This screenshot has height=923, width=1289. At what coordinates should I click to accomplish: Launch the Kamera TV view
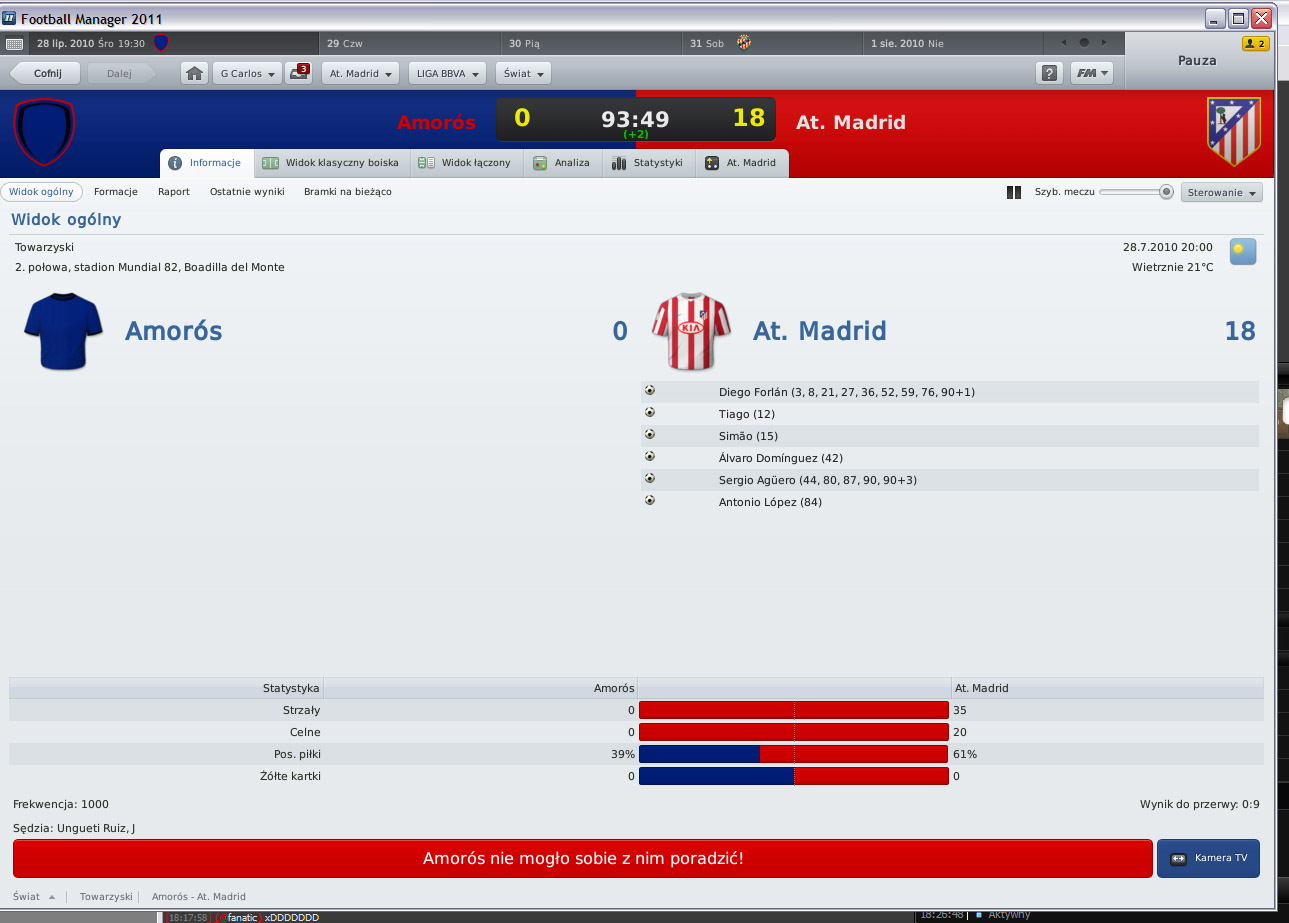[1208, 858]
